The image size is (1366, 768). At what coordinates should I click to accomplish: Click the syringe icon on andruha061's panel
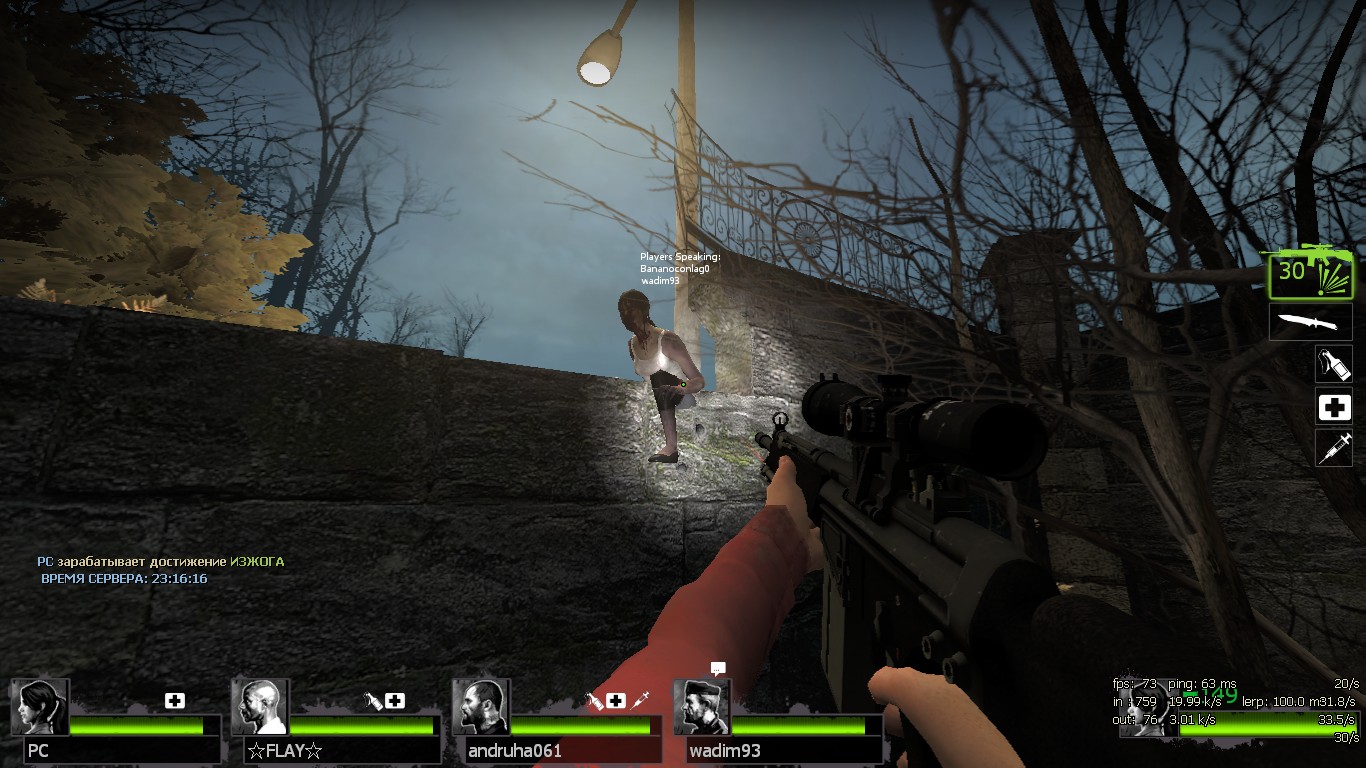tap(641, 700)
